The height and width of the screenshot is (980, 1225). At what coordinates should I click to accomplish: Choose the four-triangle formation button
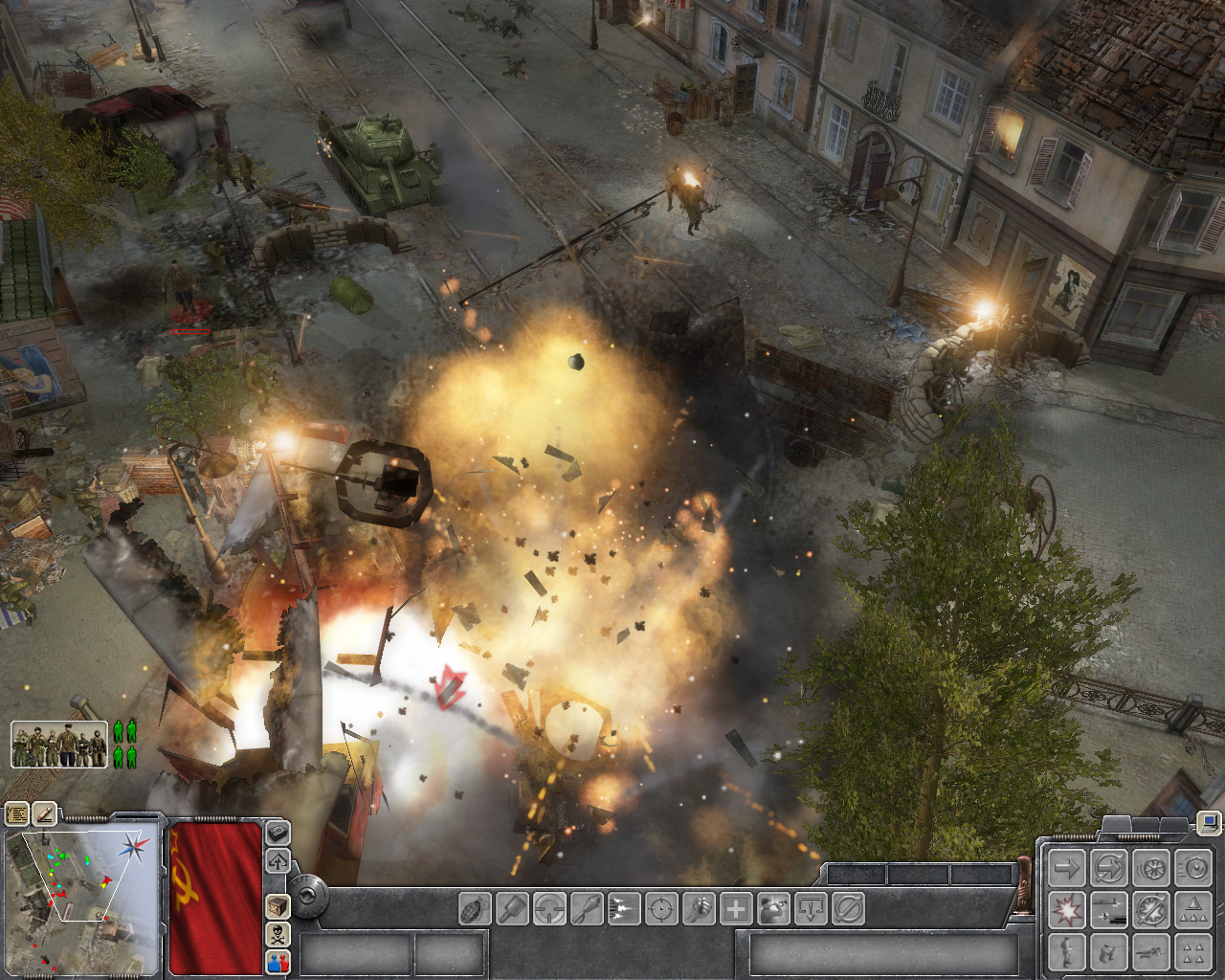(1192, 952)
